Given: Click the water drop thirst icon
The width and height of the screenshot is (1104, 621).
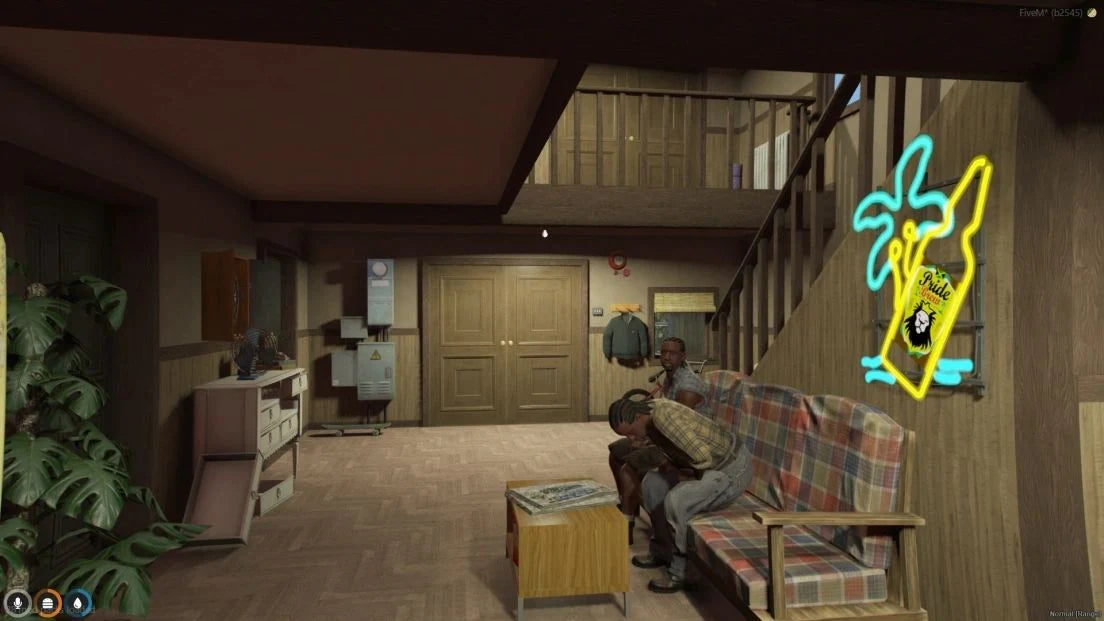Looking at the screenshot, I should 79,604.
